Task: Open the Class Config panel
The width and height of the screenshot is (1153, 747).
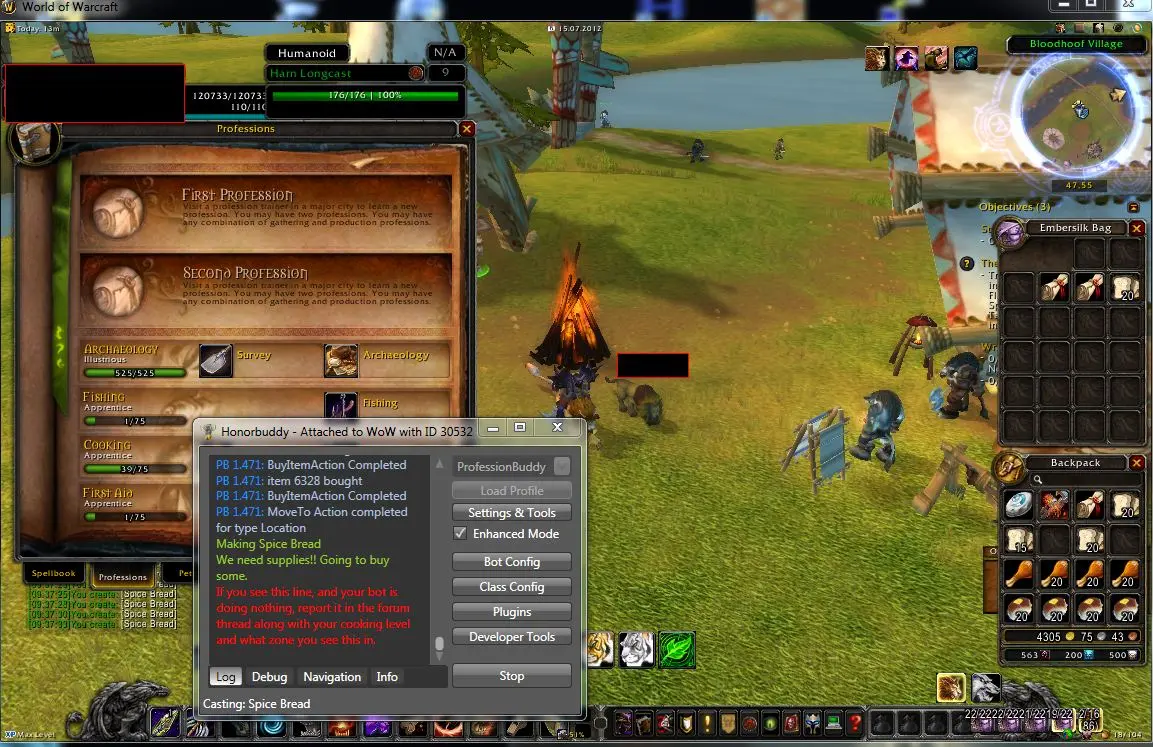Action: [511, 587]
